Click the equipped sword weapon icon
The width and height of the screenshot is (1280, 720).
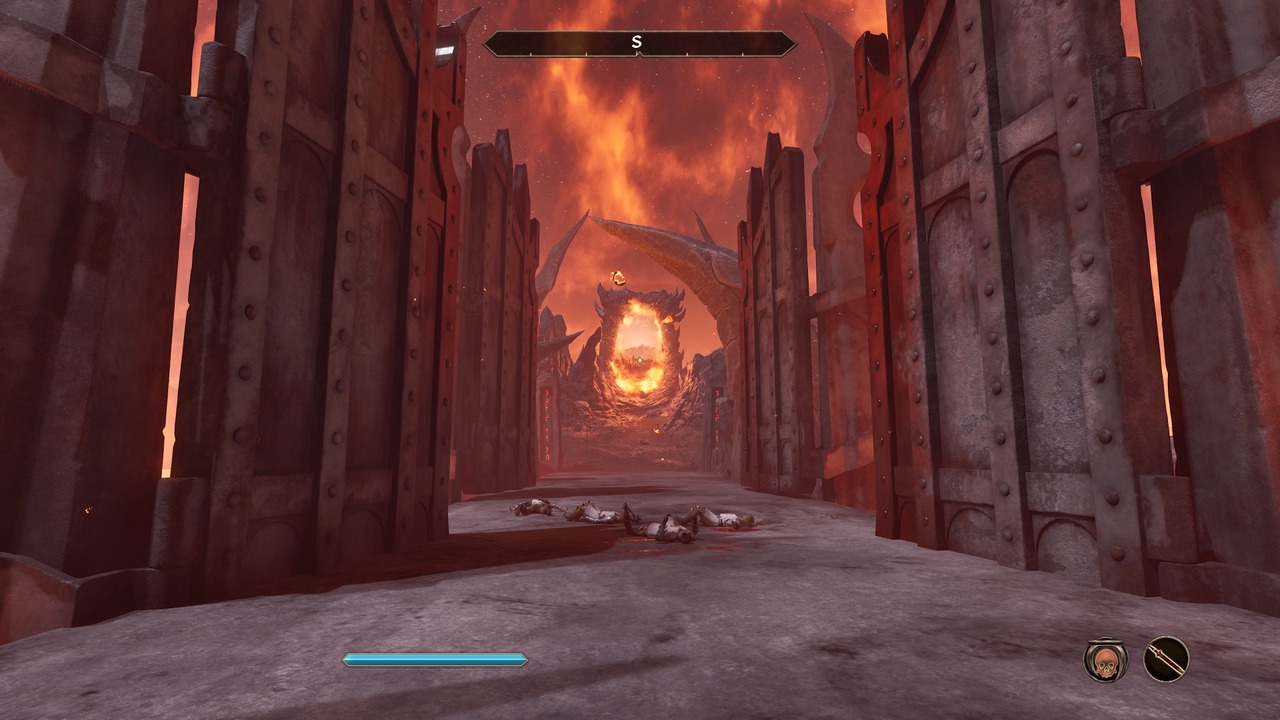pyautogui.click(x=1166, y=660)
